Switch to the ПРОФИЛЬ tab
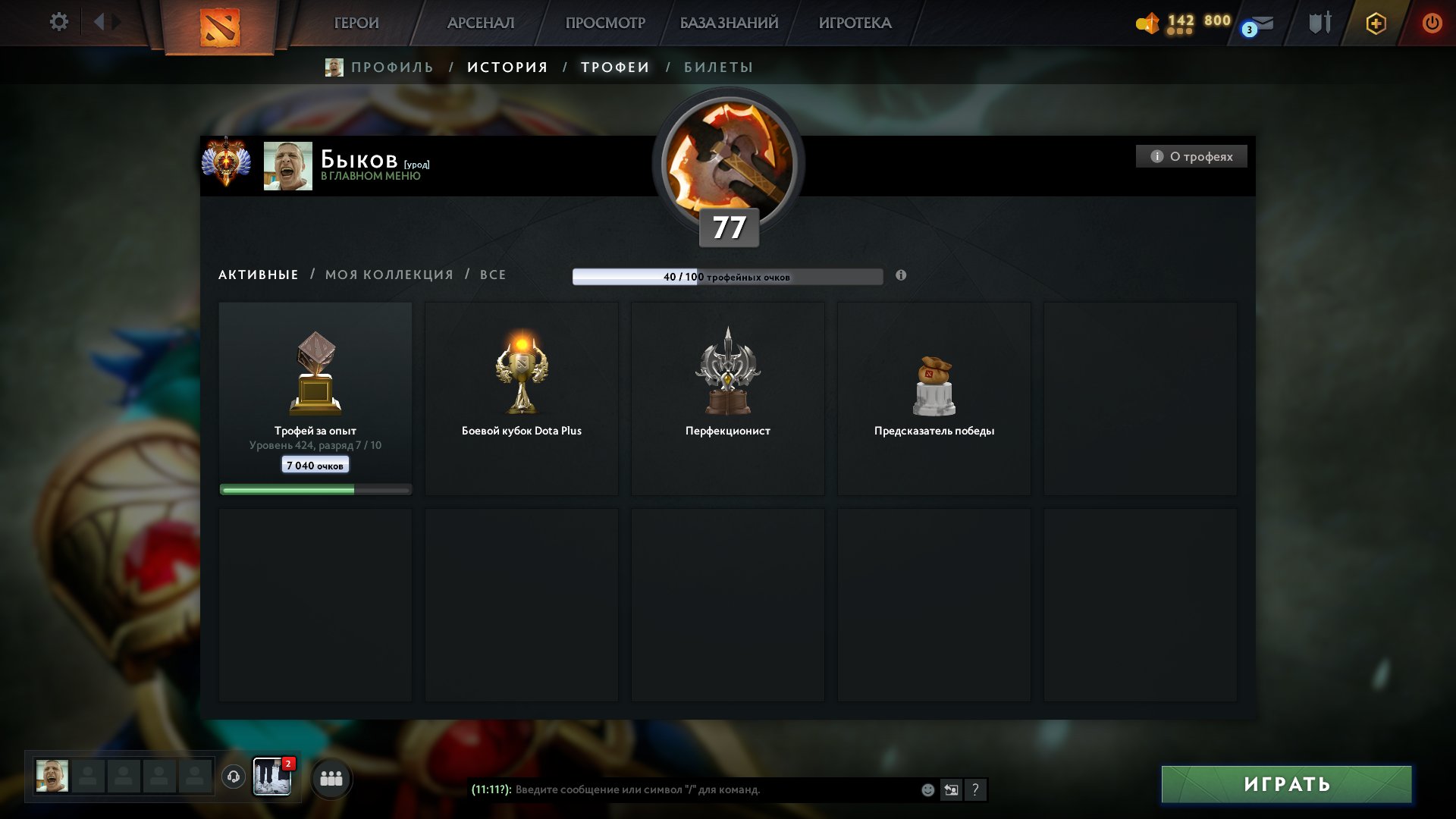 tap(391, 67)
